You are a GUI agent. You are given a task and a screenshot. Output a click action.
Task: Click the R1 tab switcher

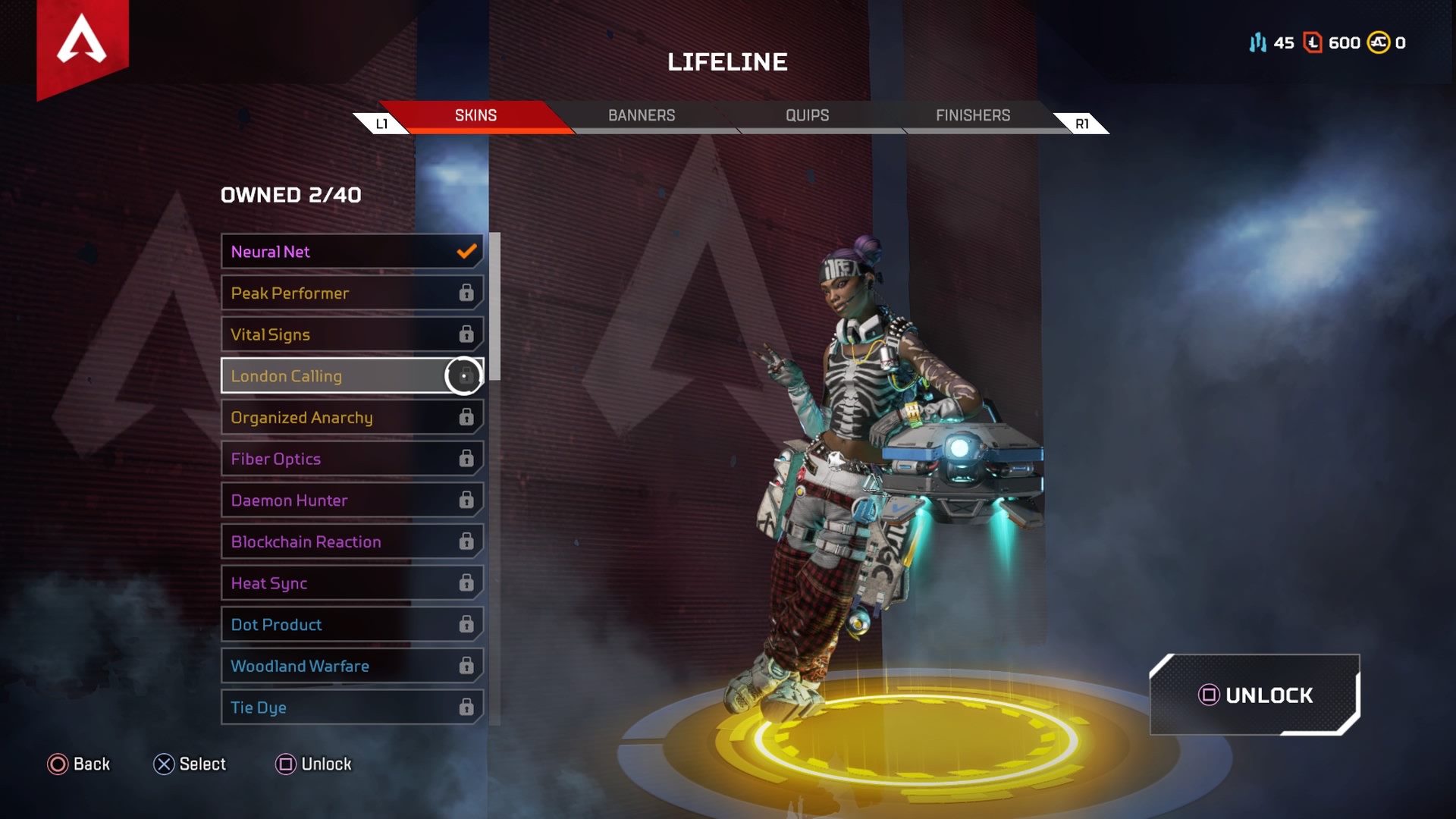(x=1082, y=122)
